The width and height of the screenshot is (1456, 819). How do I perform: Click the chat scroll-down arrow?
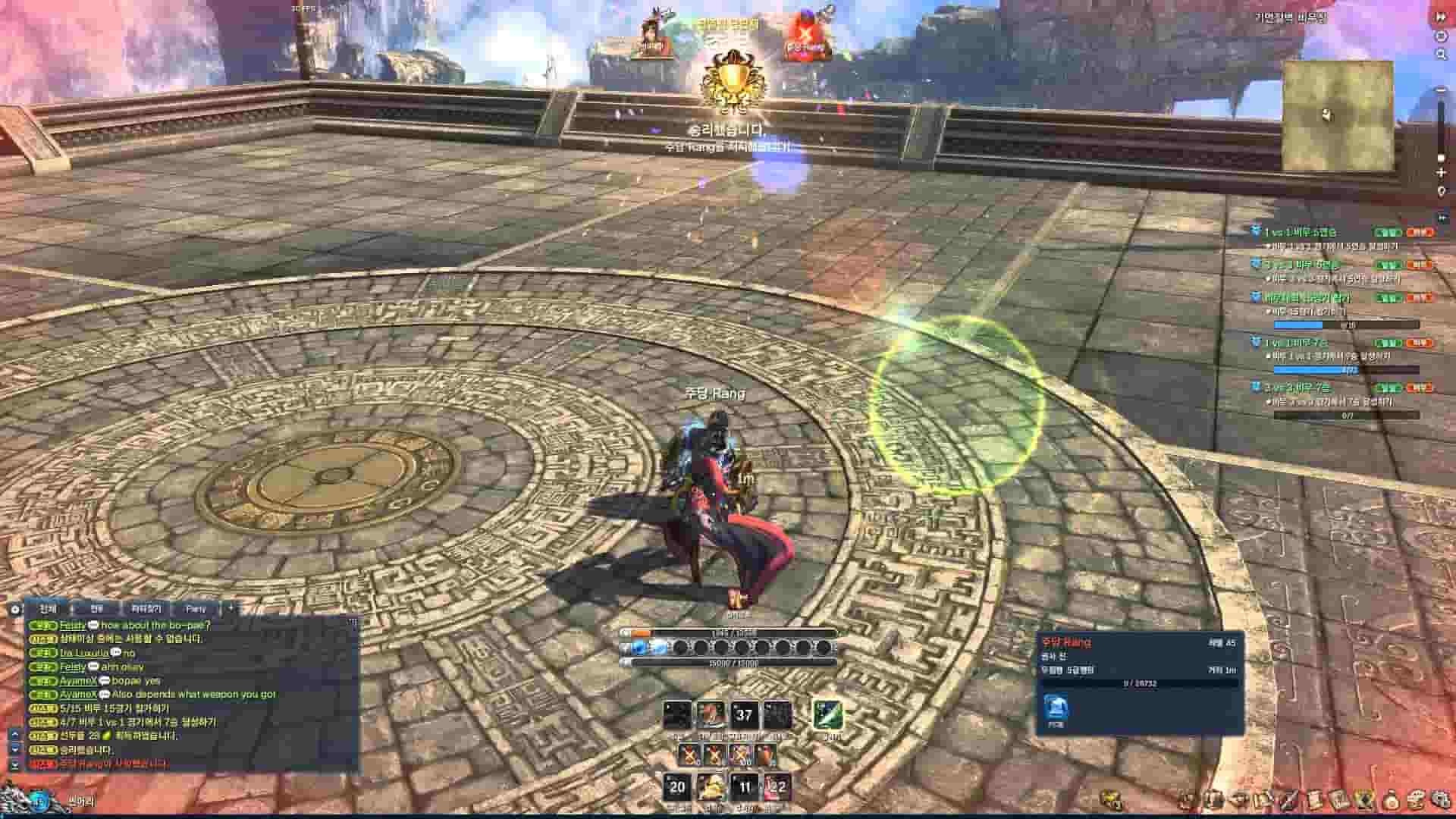(14, 749)
